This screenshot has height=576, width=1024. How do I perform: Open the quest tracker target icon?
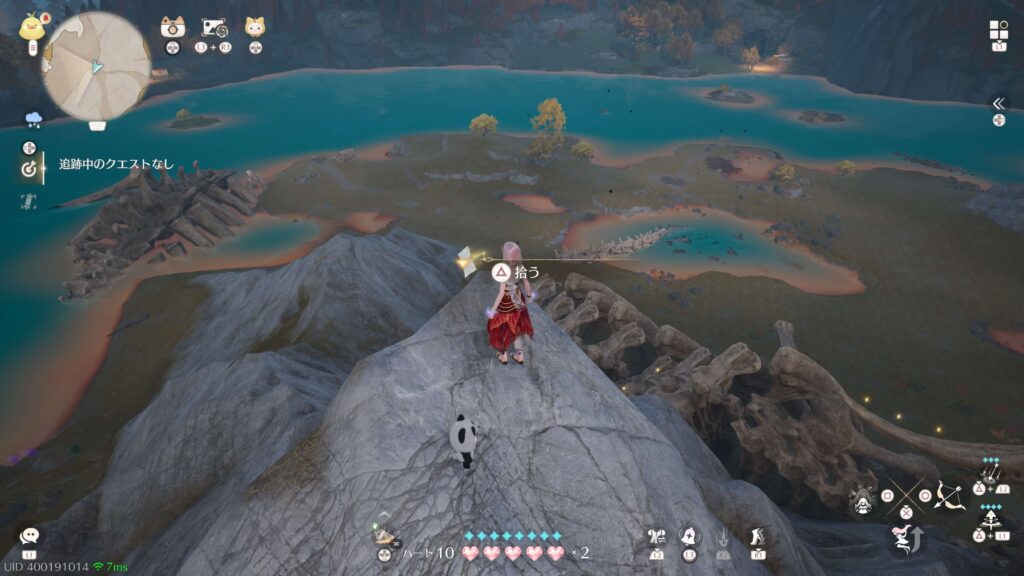coord(29,169)
